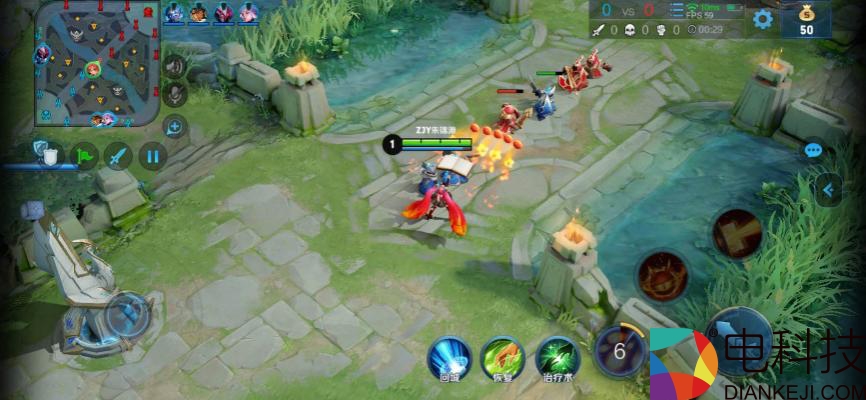Open the quick chat plus bubble
This screenshot has width=866, height=400.
pyautogui.click(x=175, y=126)
